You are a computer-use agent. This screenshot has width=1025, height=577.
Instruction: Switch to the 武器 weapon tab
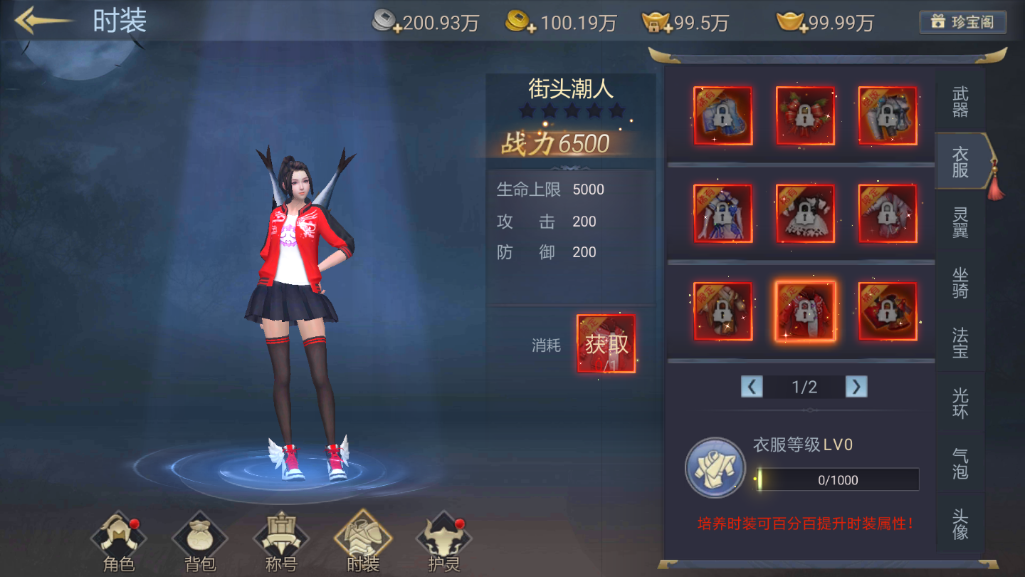(960, 102)
